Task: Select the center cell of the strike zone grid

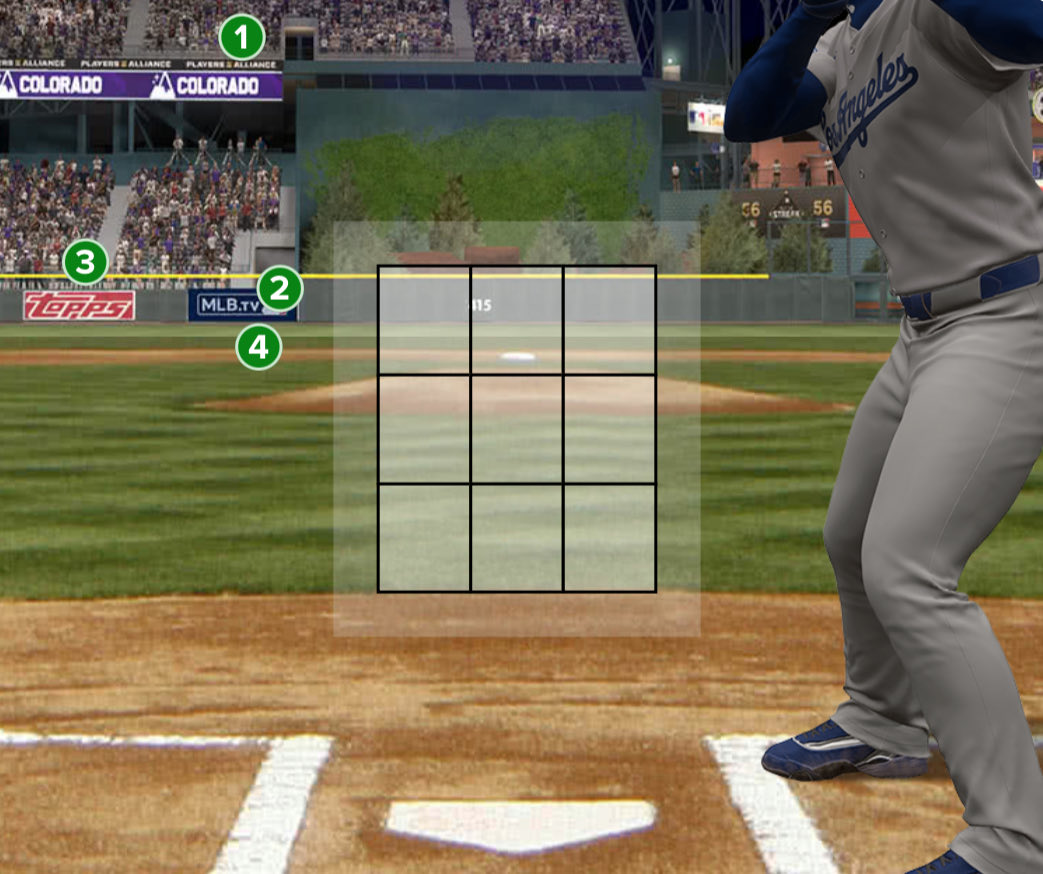Action: pyautogui.click(x=516, y=429)
